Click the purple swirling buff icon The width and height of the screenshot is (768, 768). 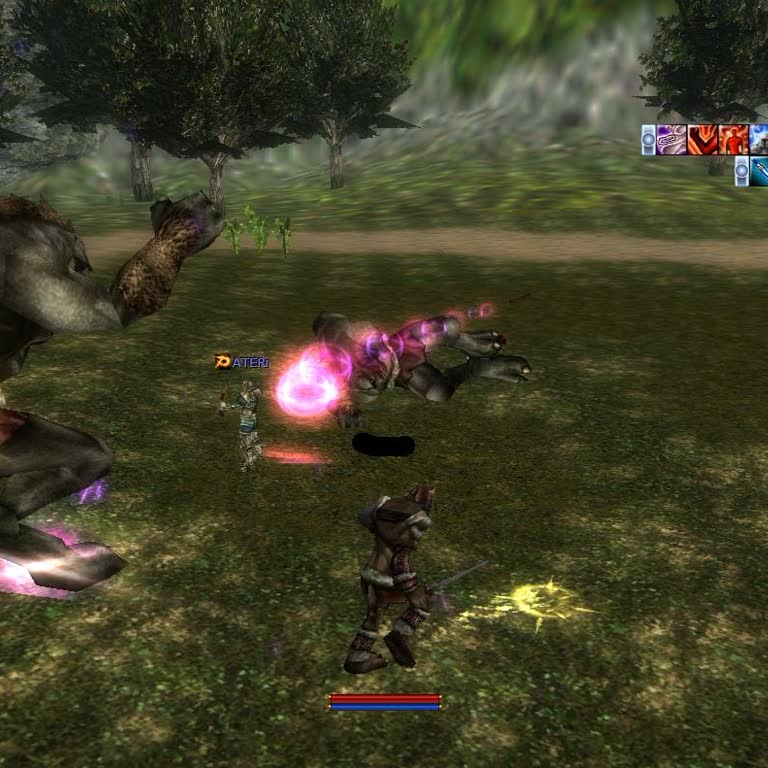[x=672, y=139]
